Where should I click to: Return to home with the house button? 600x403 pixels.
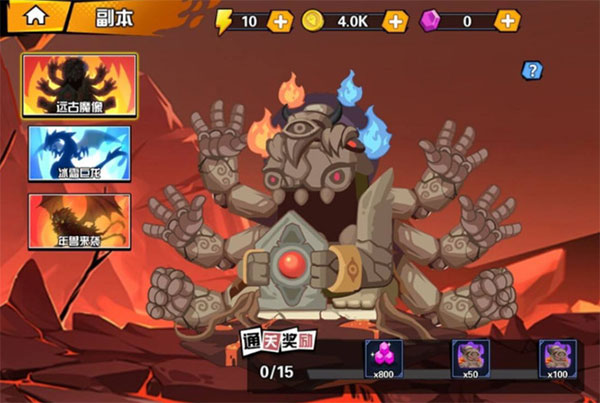pos(35,16)
